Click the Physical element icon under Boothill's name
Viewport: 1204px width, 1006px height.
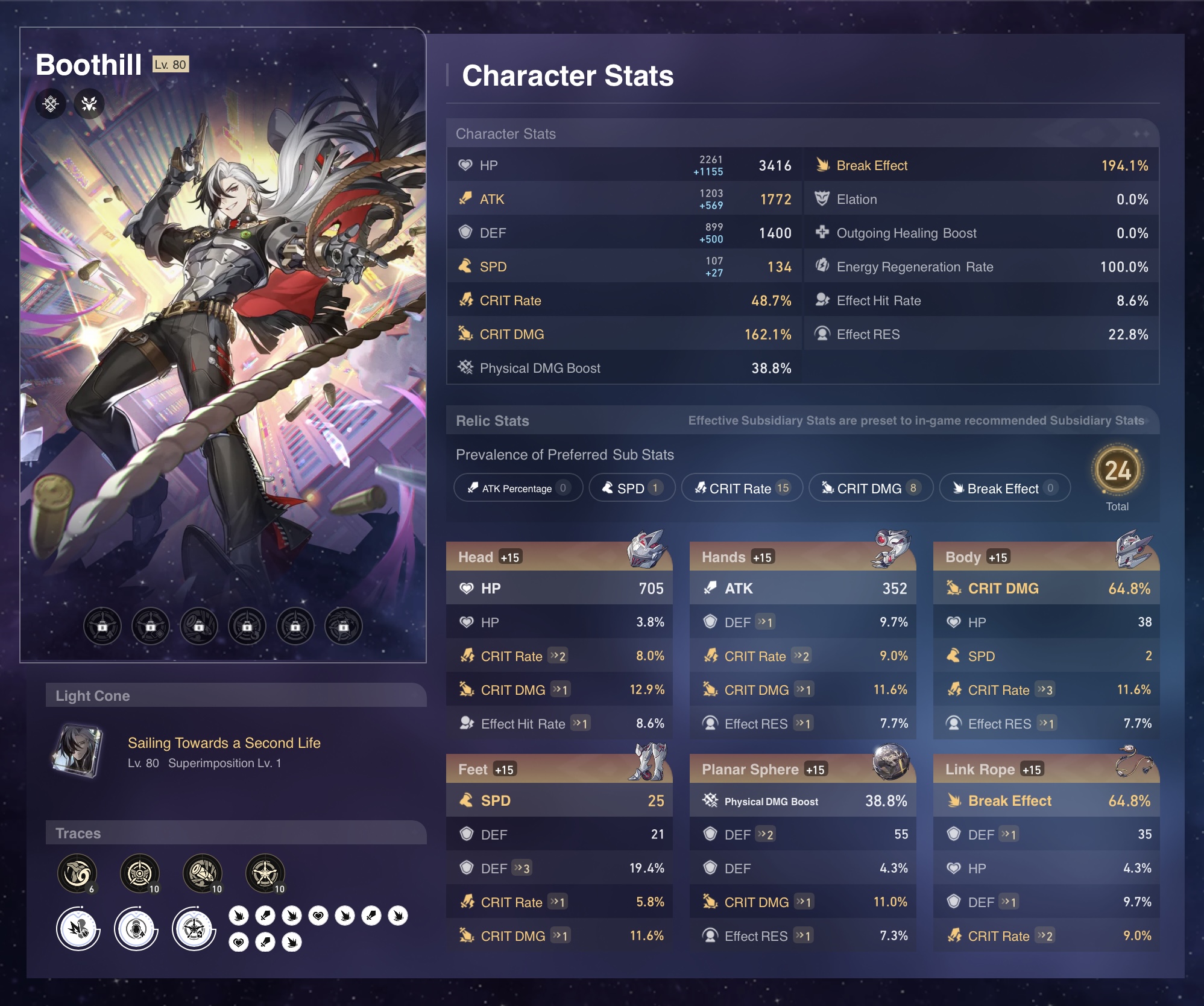coord(51,104)
